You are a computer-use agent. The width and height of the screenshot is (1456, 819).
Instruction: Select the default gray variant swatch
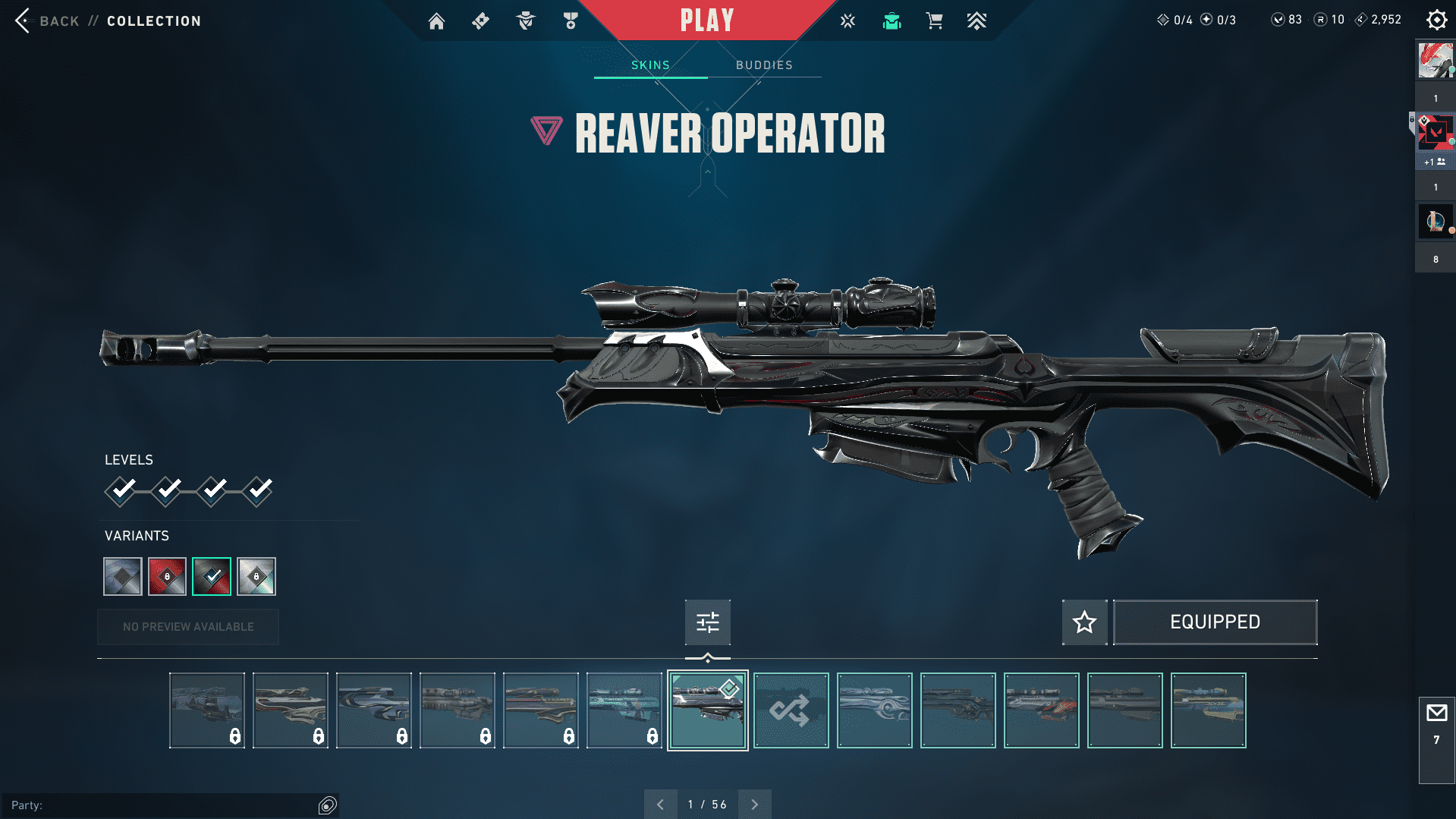[x=123, y=577]
